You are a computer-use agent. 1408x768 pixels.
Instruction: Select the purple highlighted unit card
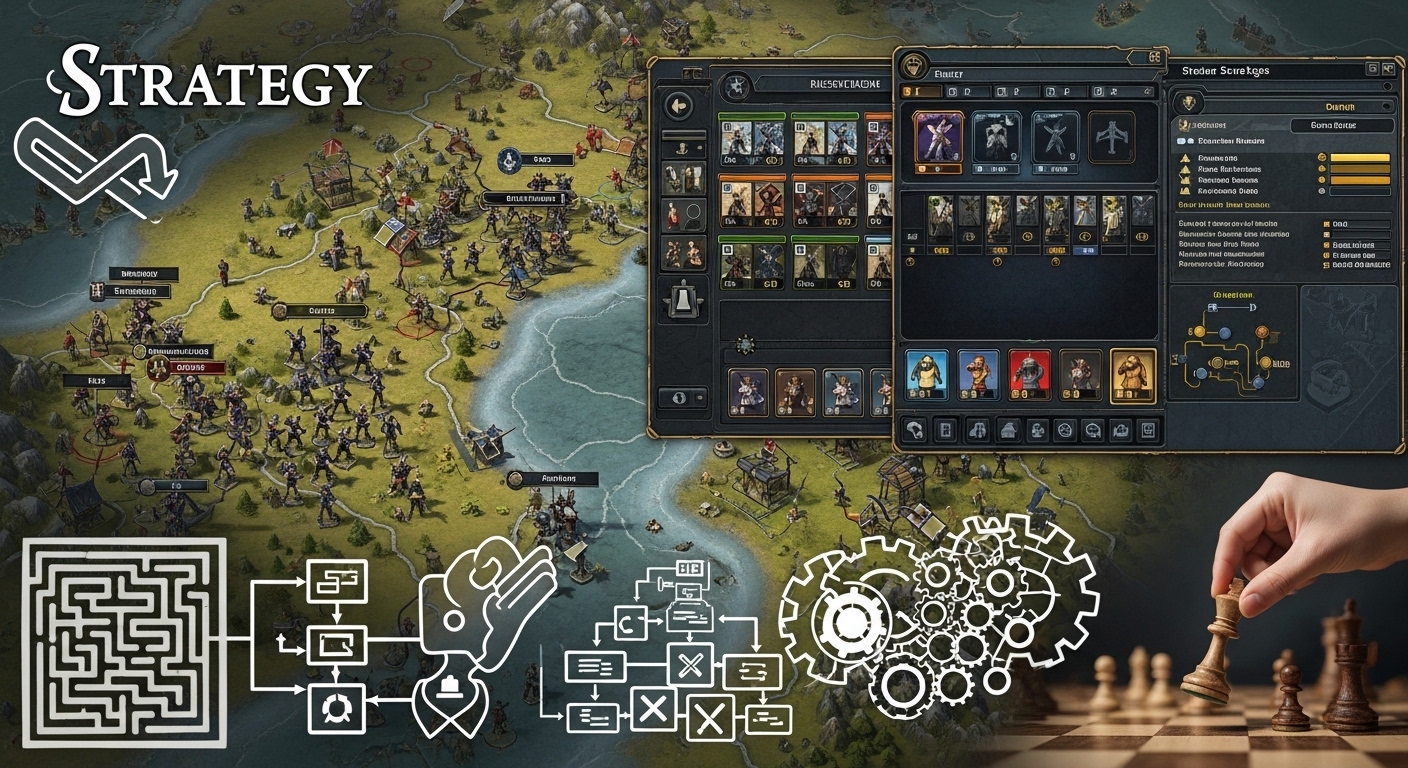click(x=939, y=137)
